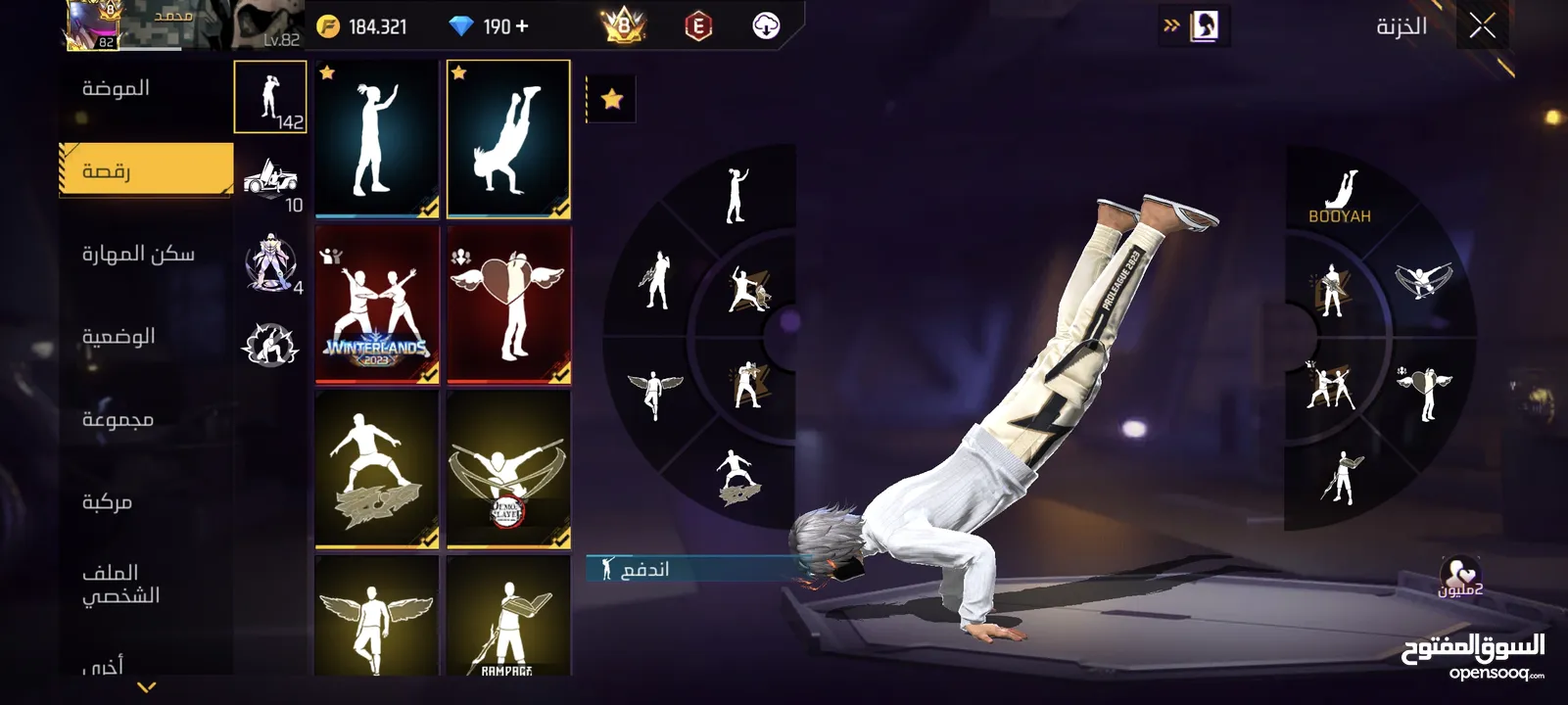
Task: Switch to سكن المهارة (Skill Skin) tab
Action: [x=138, y=254]
